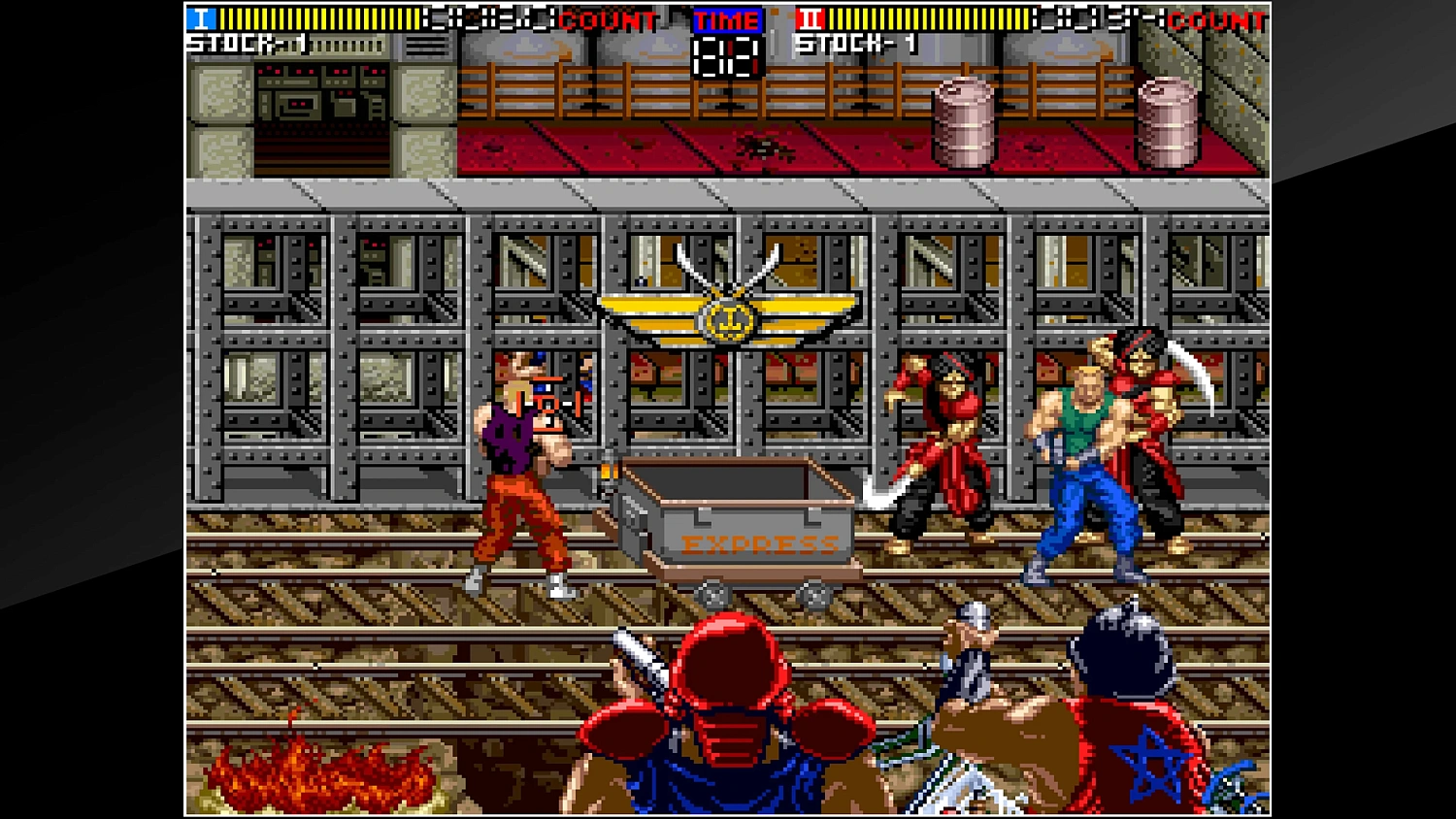
Task: Click the red COUNT text on the left
Action: (607, 19)
